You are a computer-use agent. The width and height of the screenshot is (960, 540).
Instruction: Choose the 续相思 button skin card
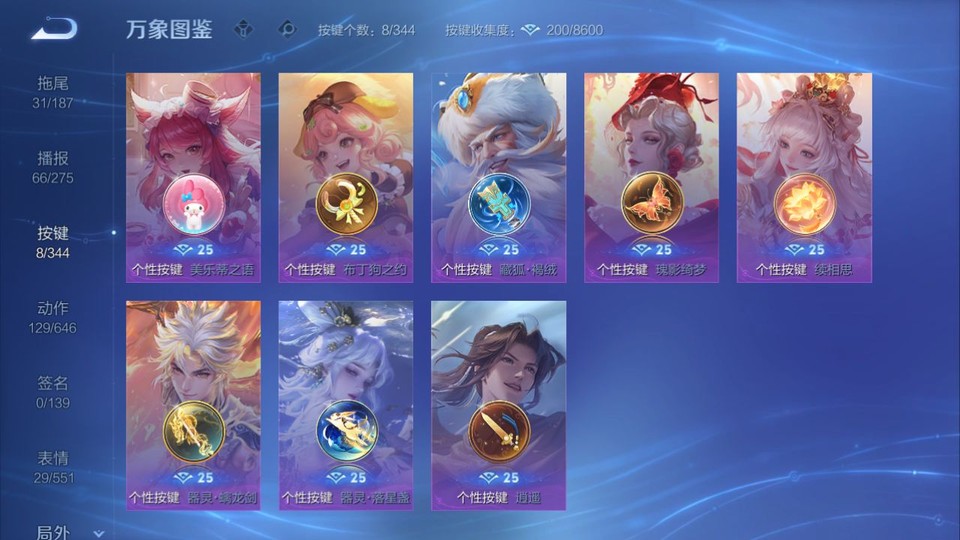pyautogui.click(x=804, y=177)
